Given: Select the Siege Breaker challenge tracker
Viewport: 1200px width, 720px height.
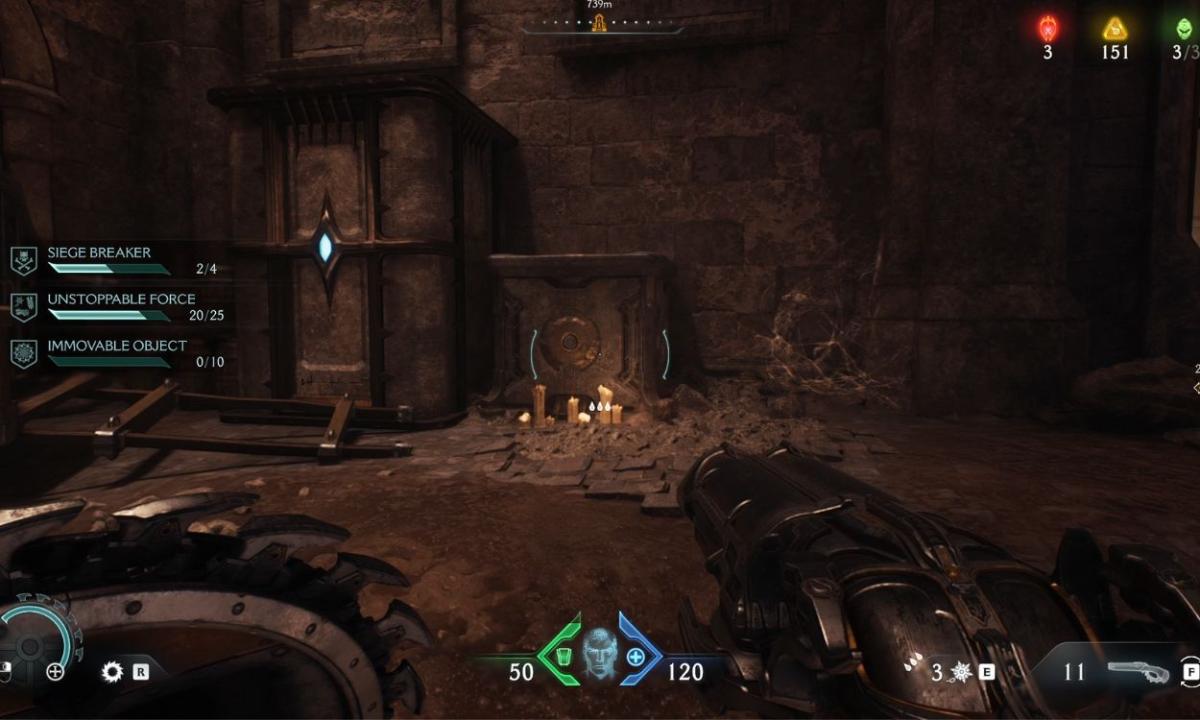Looking at the screenshot, I should [x=98, y=254].
